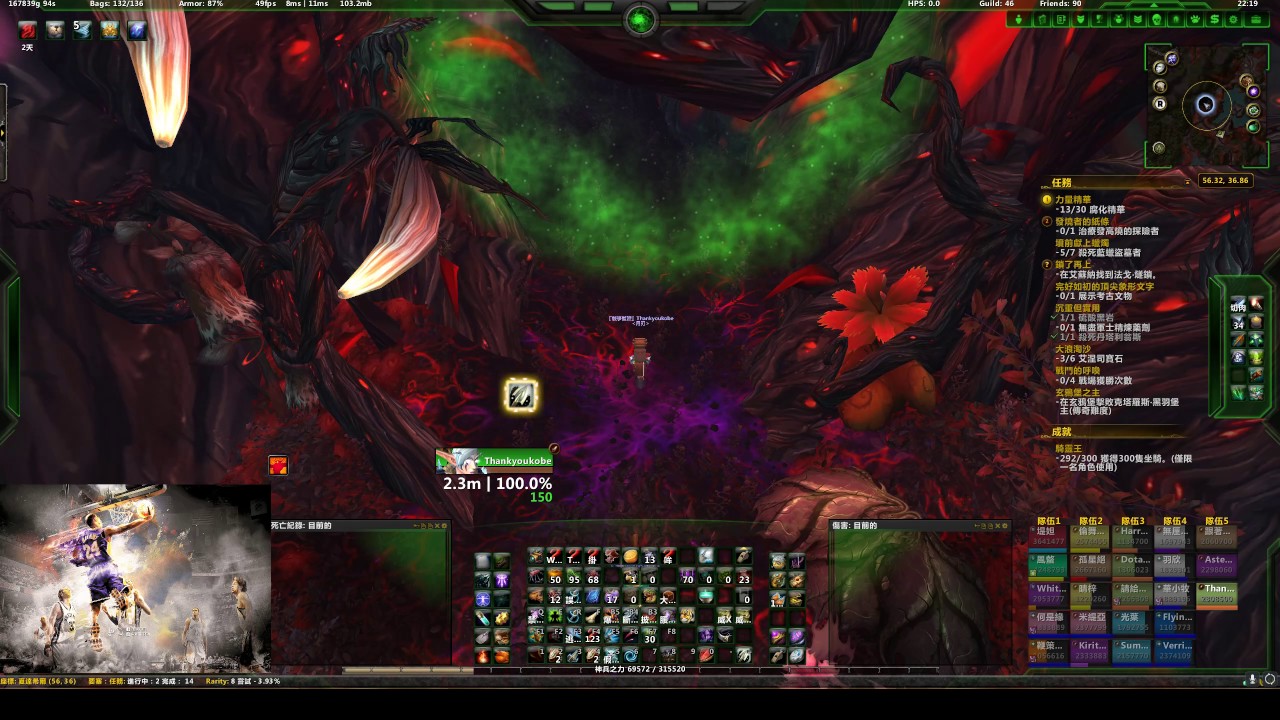Use the golden bun food item slot
Screen dimensions: 1280x720
coord(630,557)
